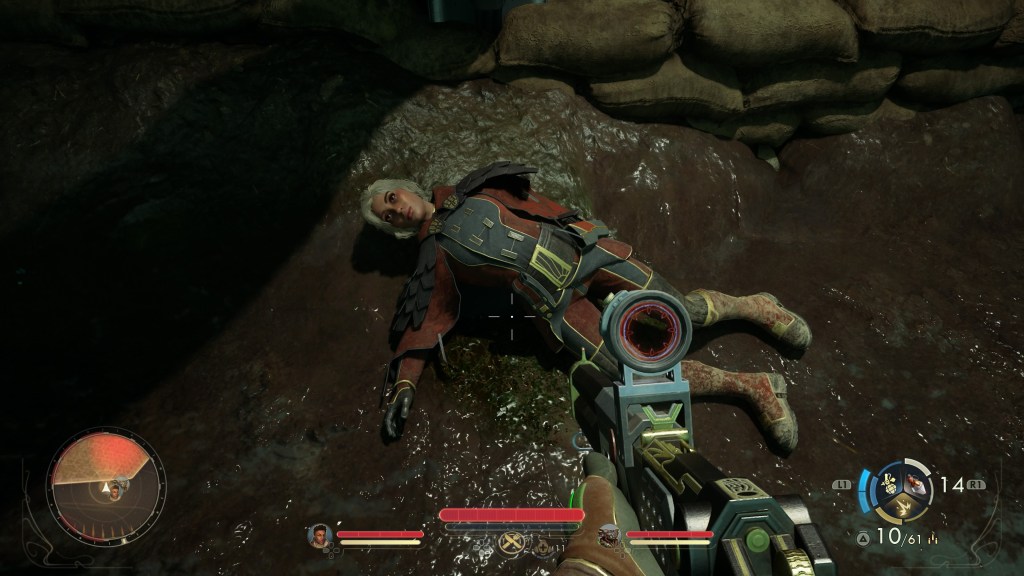
Task: Use the medical cross heal icon
Action: point(541,547)
